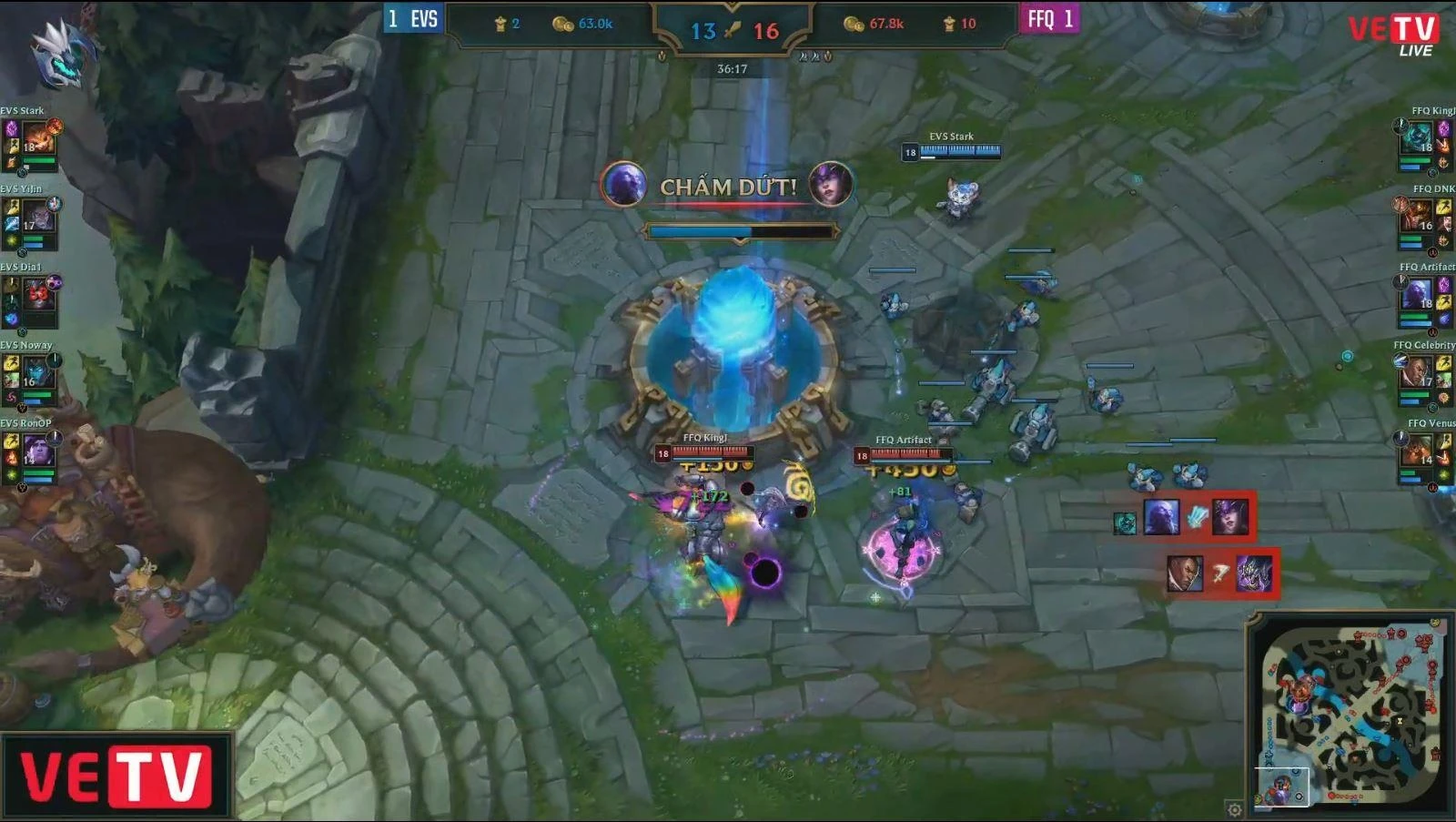Screen dimensions: 1456x822
Task: Click the FFQ team name in scoreboard
Action: [x=1041, y=19]
